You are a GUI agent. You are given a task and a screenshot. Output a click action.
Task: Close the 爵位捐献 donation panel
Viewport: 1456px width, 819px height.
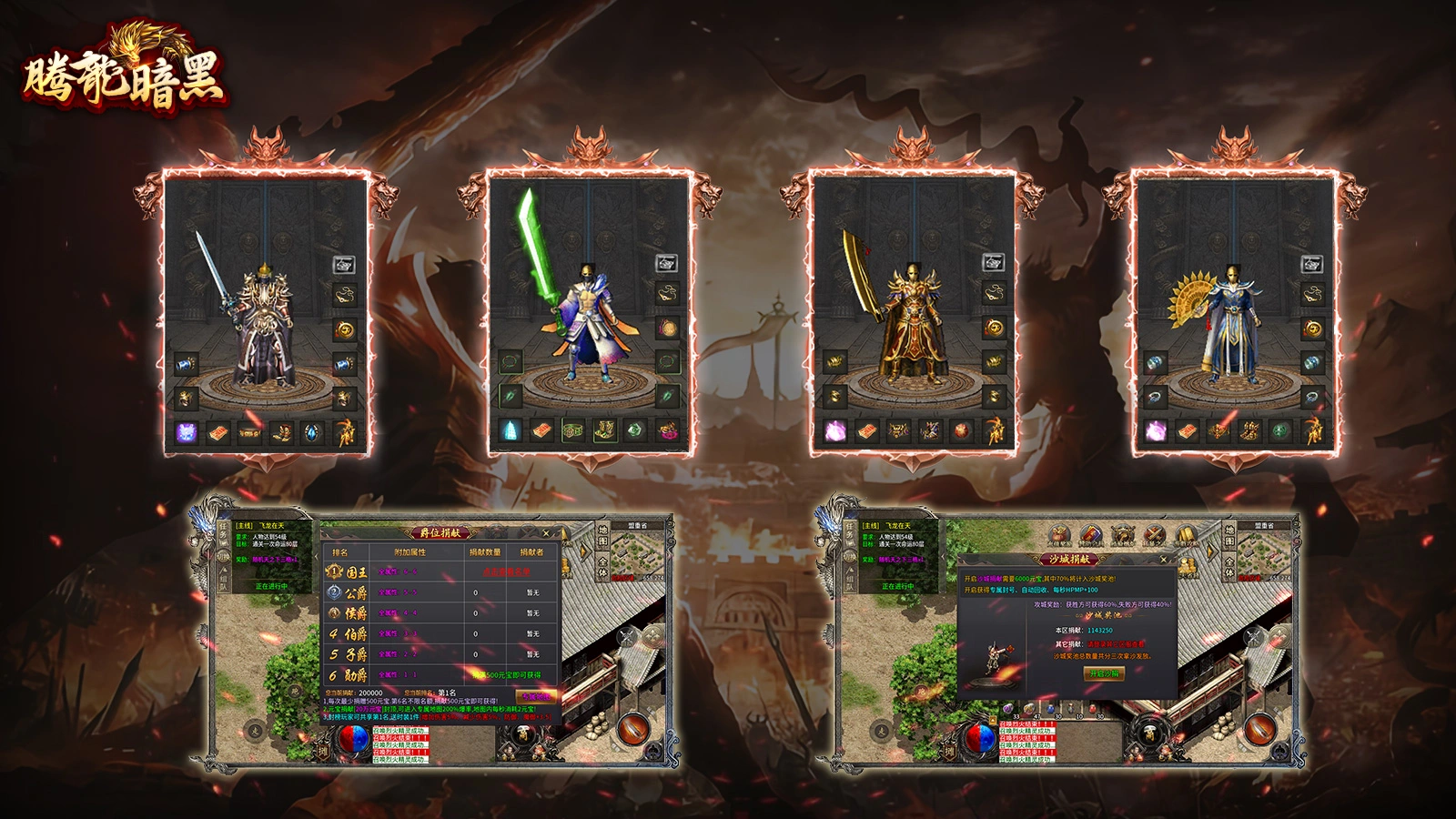(546, 533)
